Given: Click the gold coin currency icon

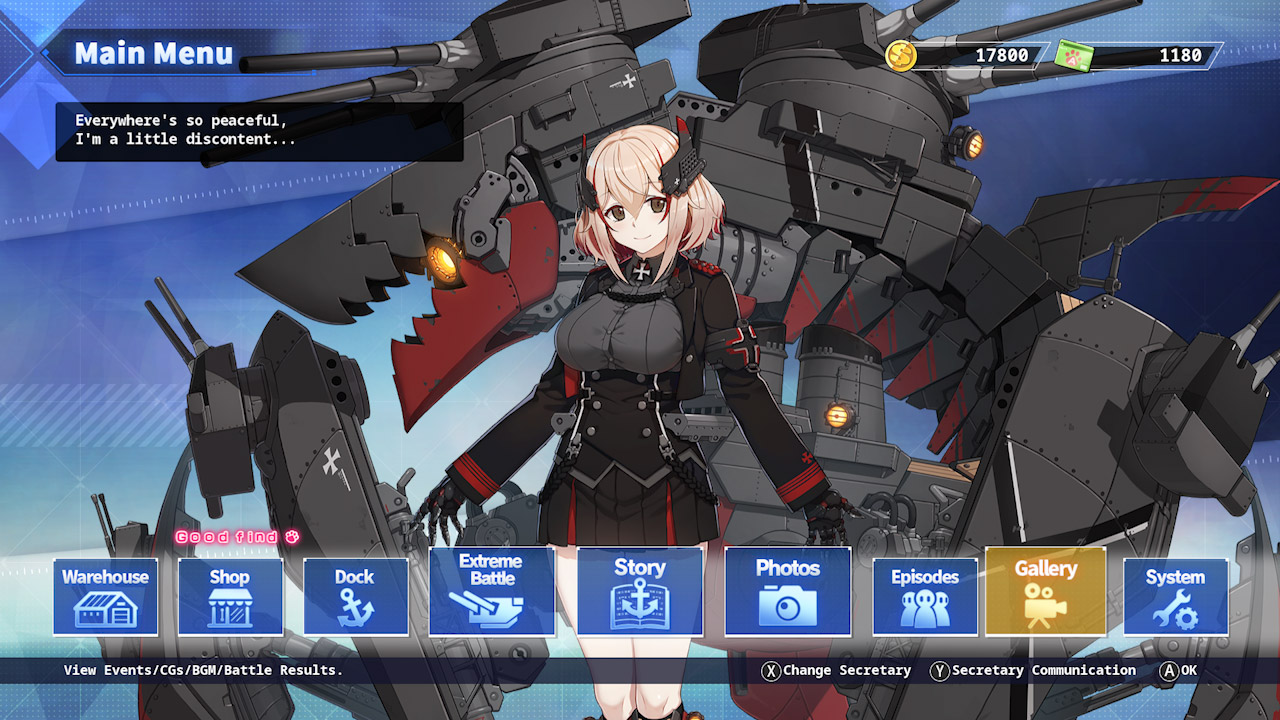Looking at the screenshot, I should (x=901, y=56).
